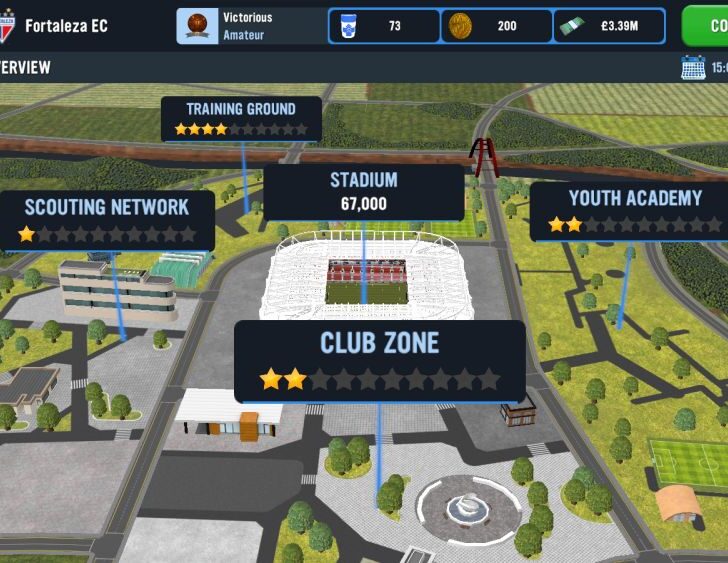This screenshot has height=563, width=728.
Task: Open the Training Ground facility panel
Action: coord(241,118)
